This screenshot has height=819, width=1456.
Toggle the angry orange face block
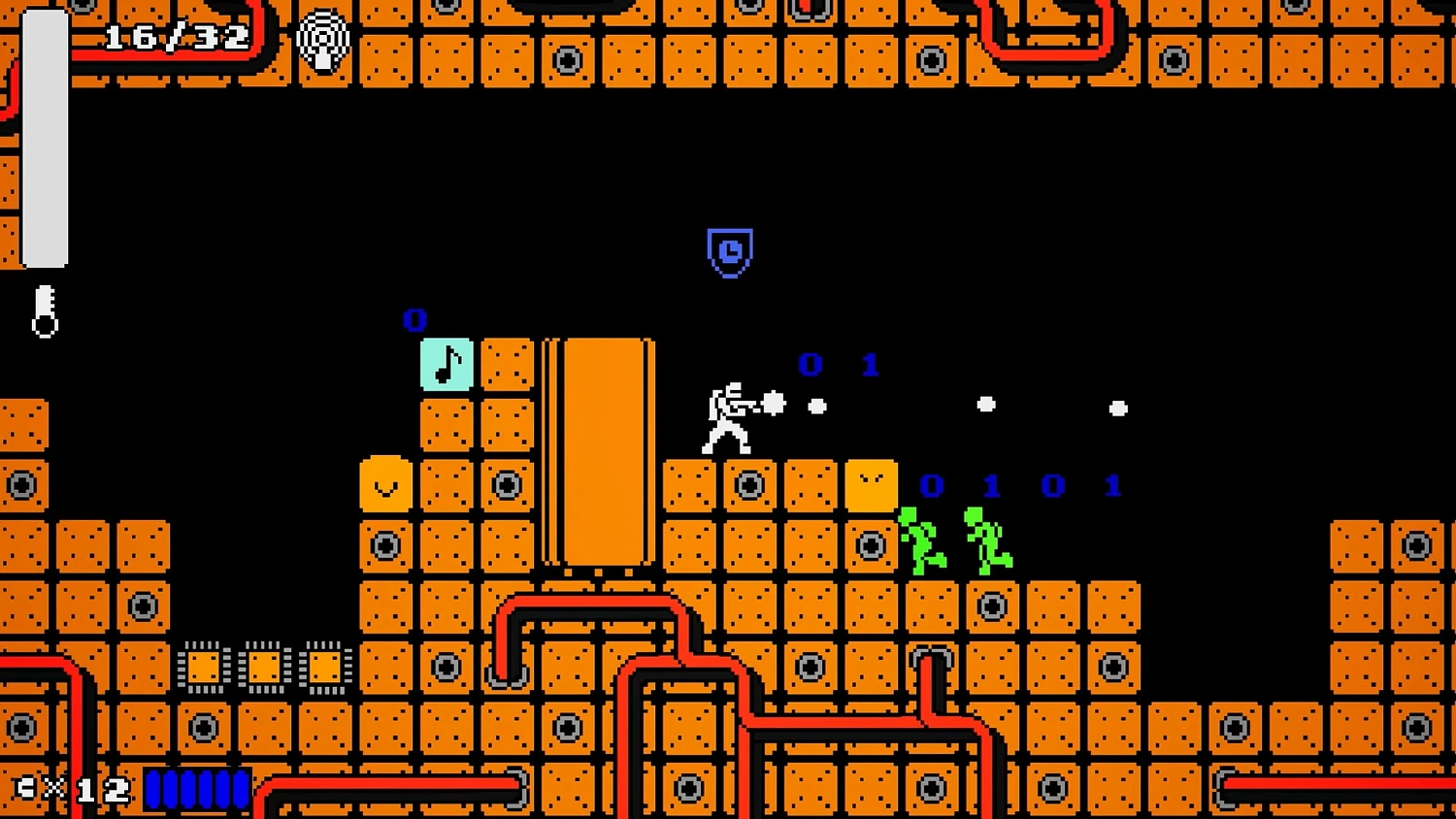[x=871, y=483]
